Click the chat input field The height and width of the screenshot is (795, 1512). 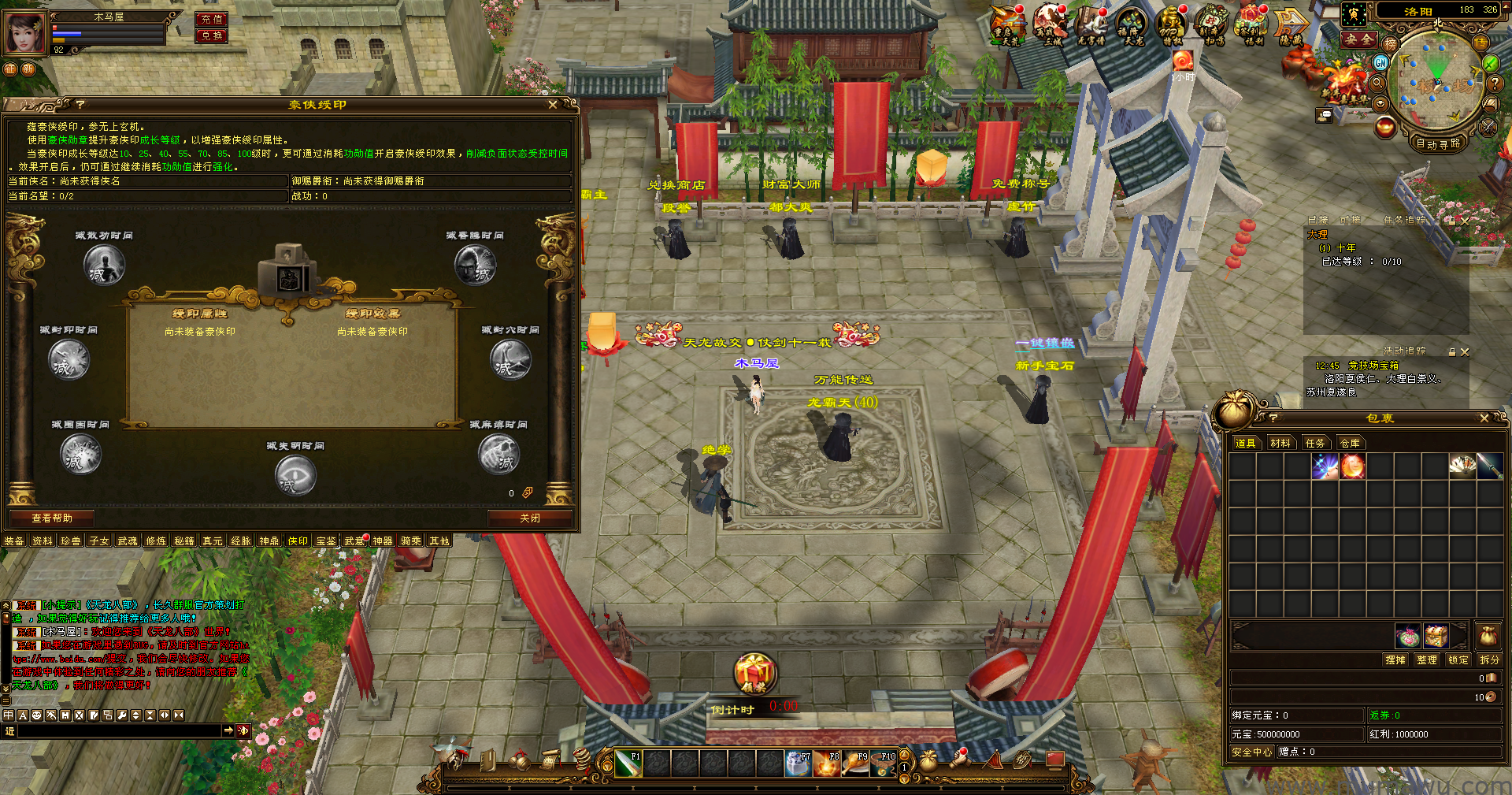click(118, 731)
